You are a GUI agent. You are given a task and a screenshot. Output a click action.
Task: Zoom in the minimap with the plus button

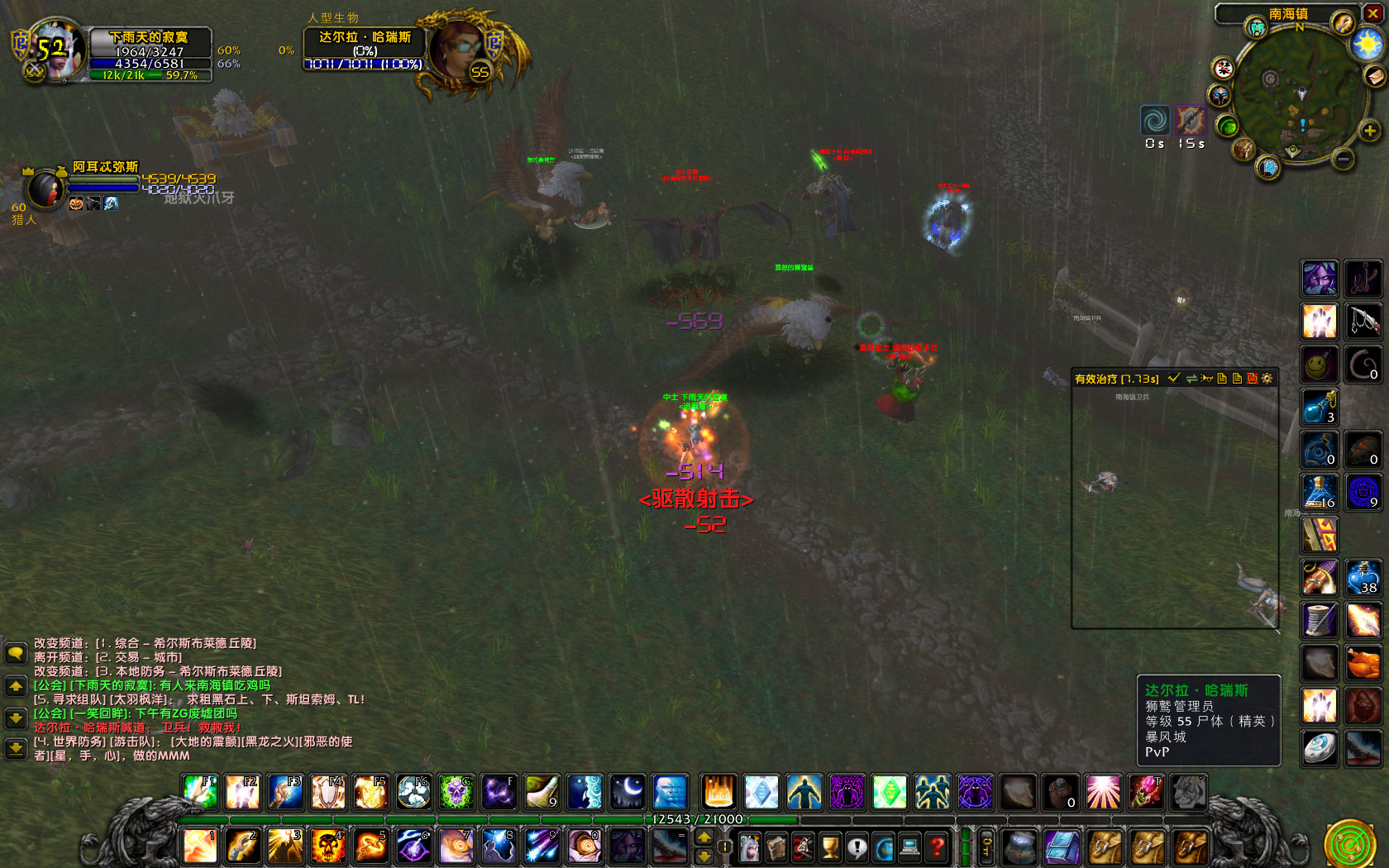pyautogui.click(x=1370, y=131)
